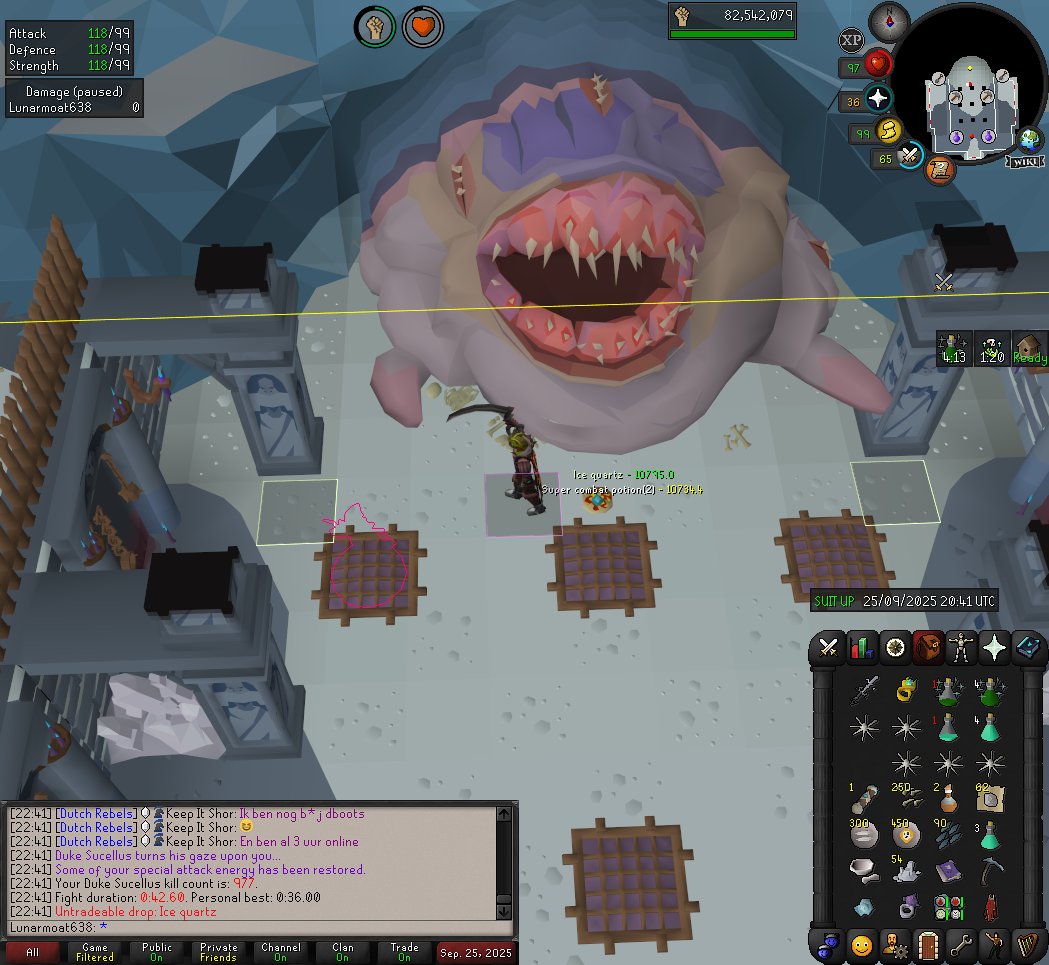Select the pickaxe in the inventory

click(x=990, y=869)
